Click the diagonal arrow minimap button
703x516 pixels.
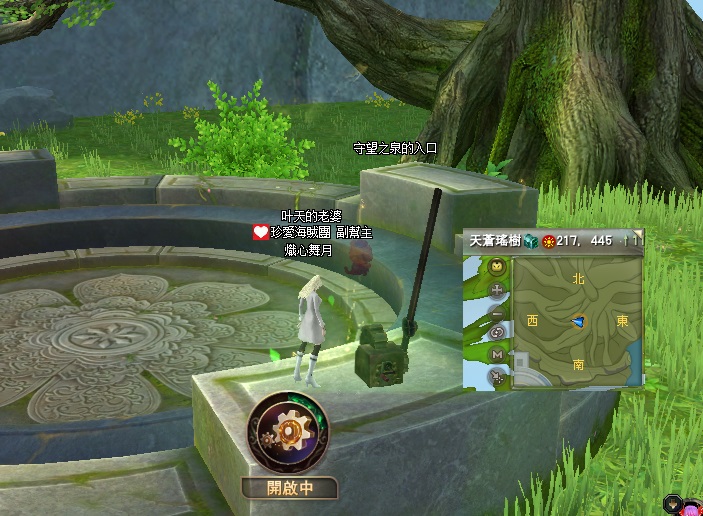tap(497, 377)
